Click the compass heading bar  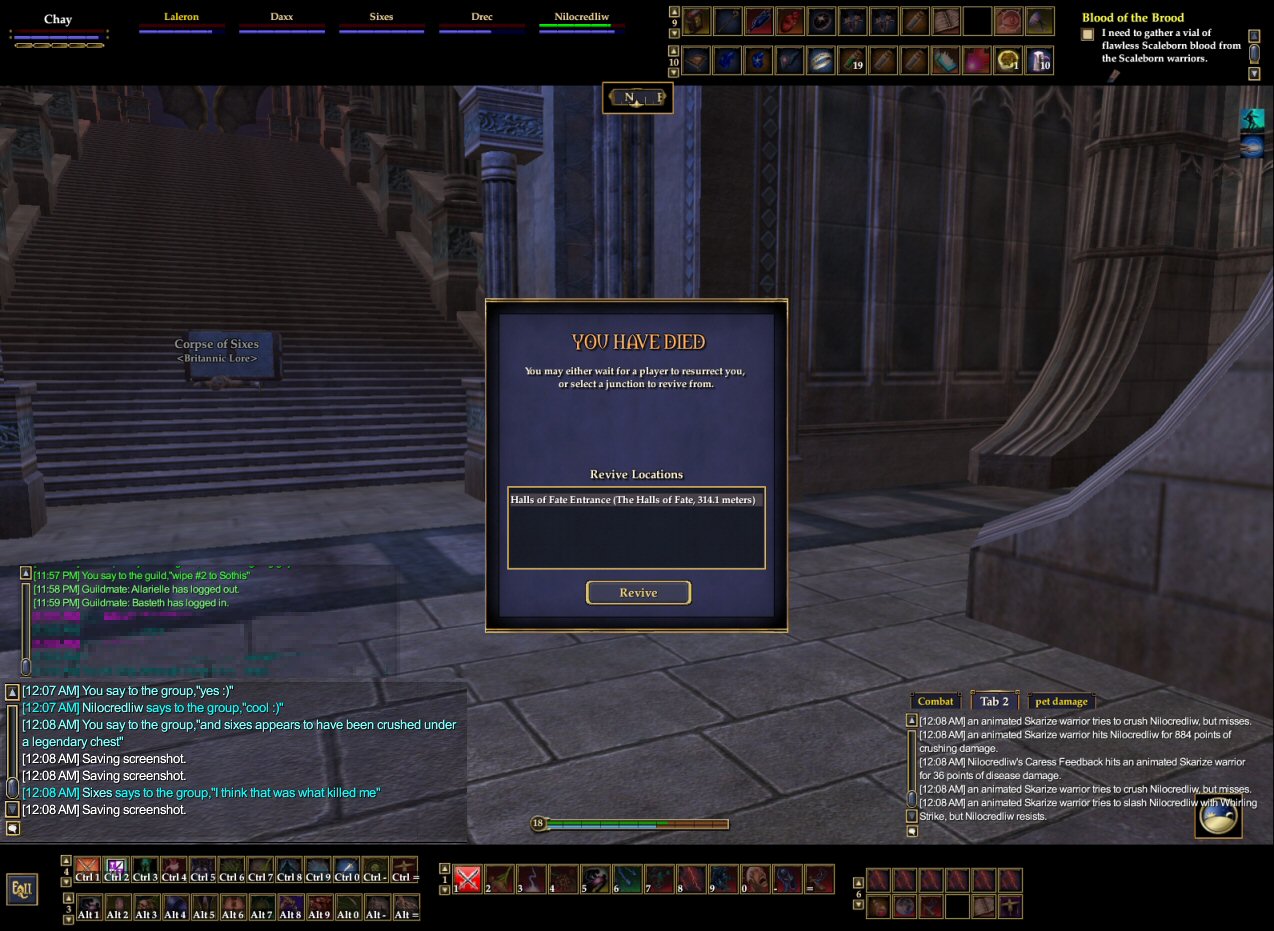(638, 98)
